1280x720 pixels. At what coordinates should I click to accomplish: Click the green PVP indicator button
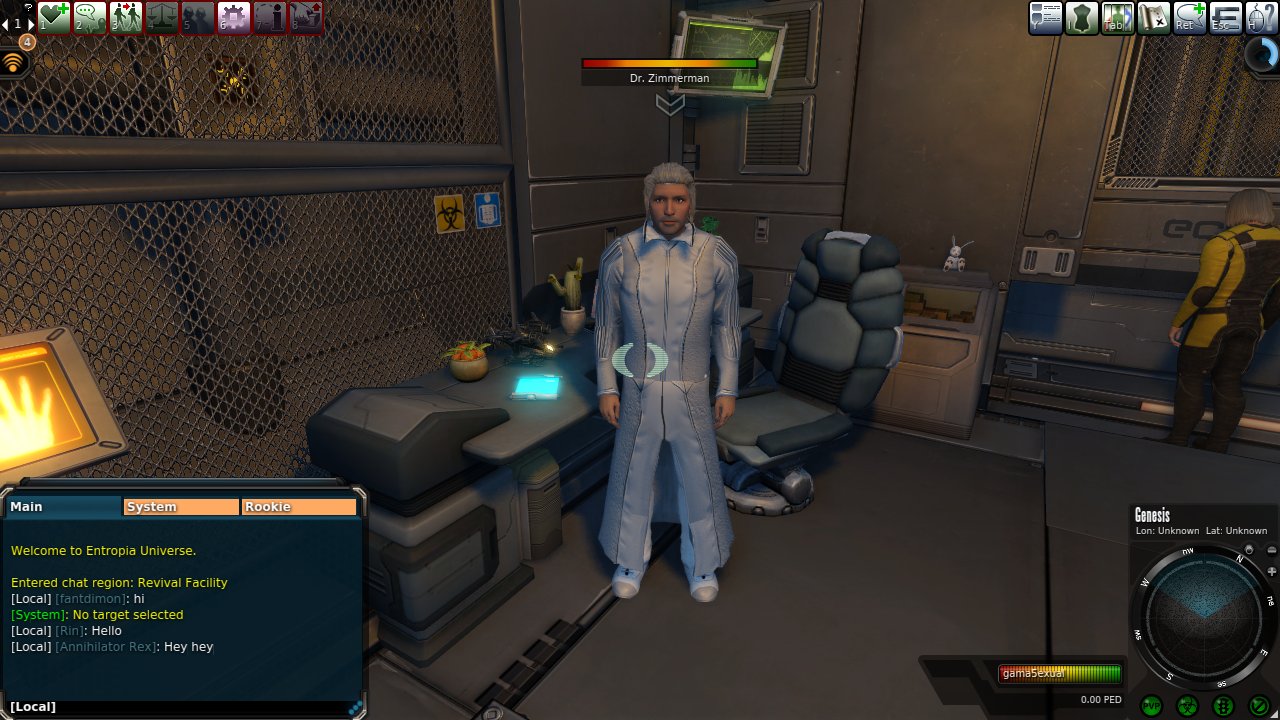point(1151,706)
